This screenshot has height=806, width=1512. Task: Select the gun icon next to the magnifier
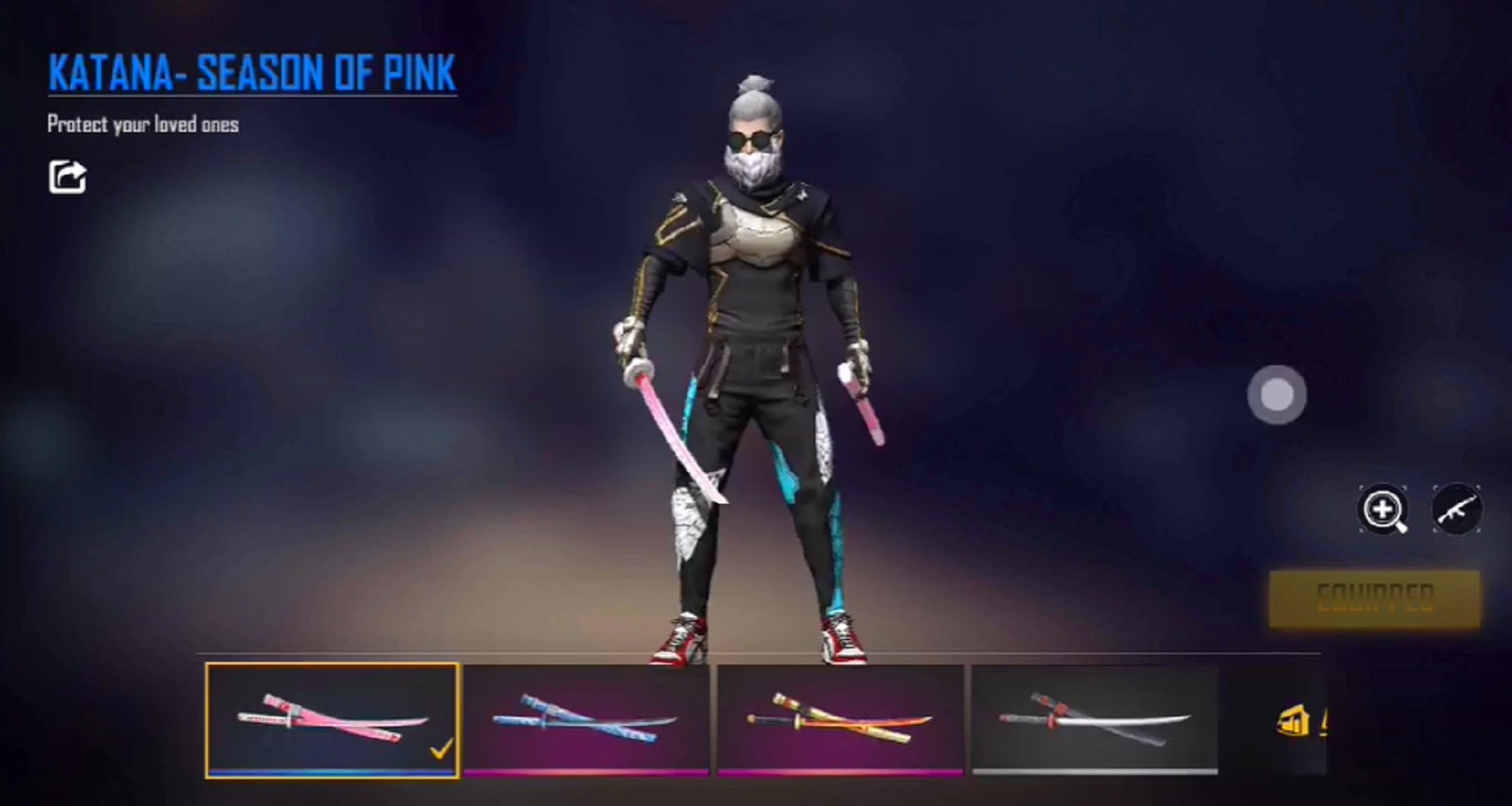coord(1459,510)
